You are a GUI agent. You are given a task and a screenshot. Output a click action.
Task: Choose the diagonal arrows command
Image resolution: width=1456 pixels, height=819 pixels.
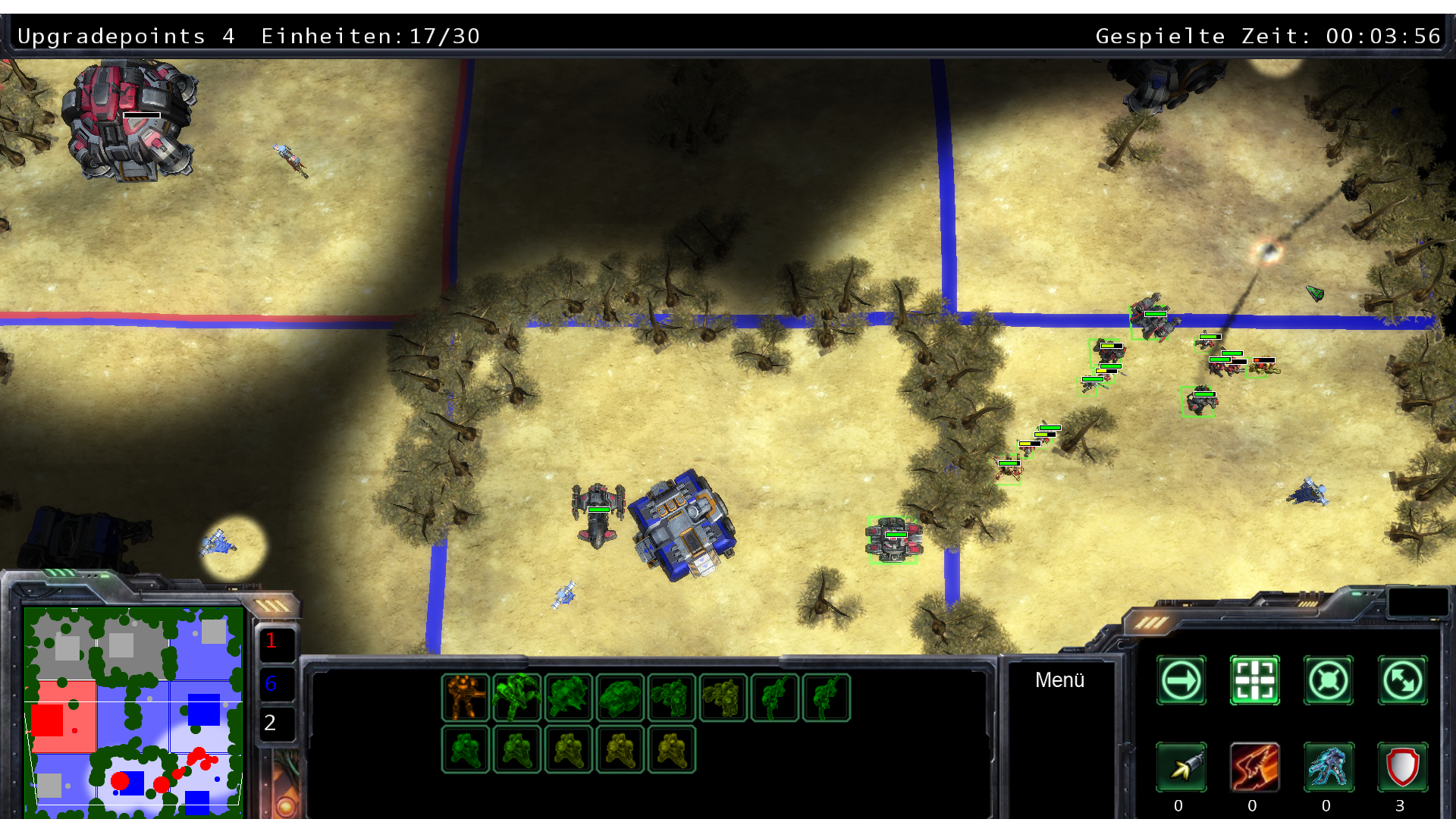click(x=1402, y=681)
